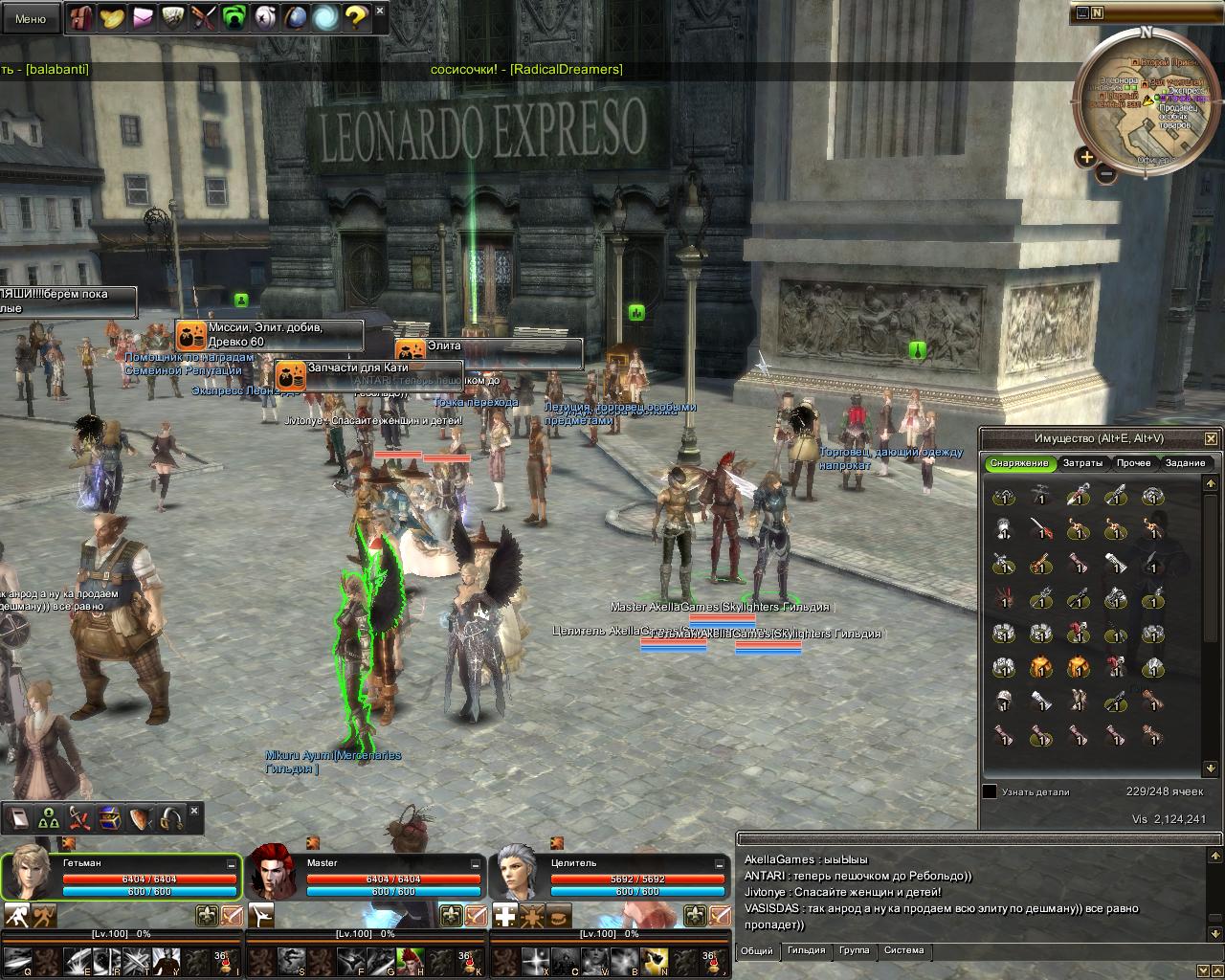The image size is (1225, 980).
Task: Close the top icon toolbar
Action: coord(380,11)
